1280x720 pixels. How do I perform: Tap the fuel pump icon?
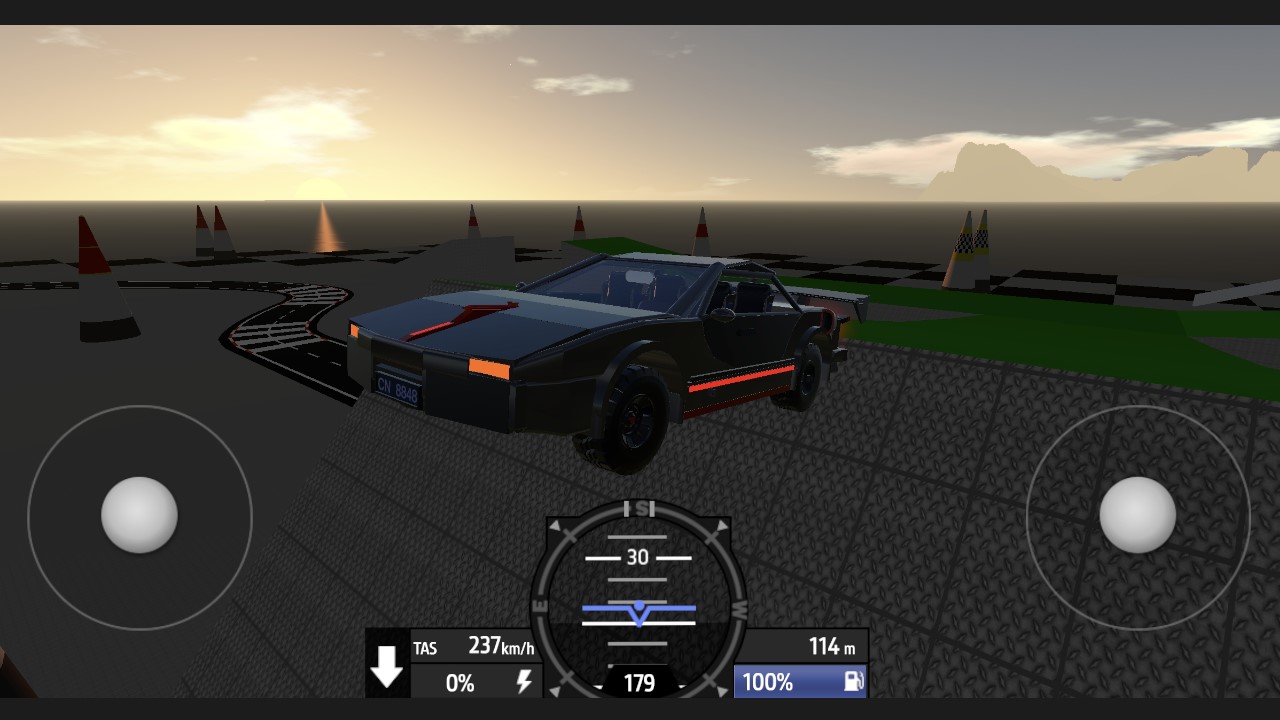pos(853,682)
